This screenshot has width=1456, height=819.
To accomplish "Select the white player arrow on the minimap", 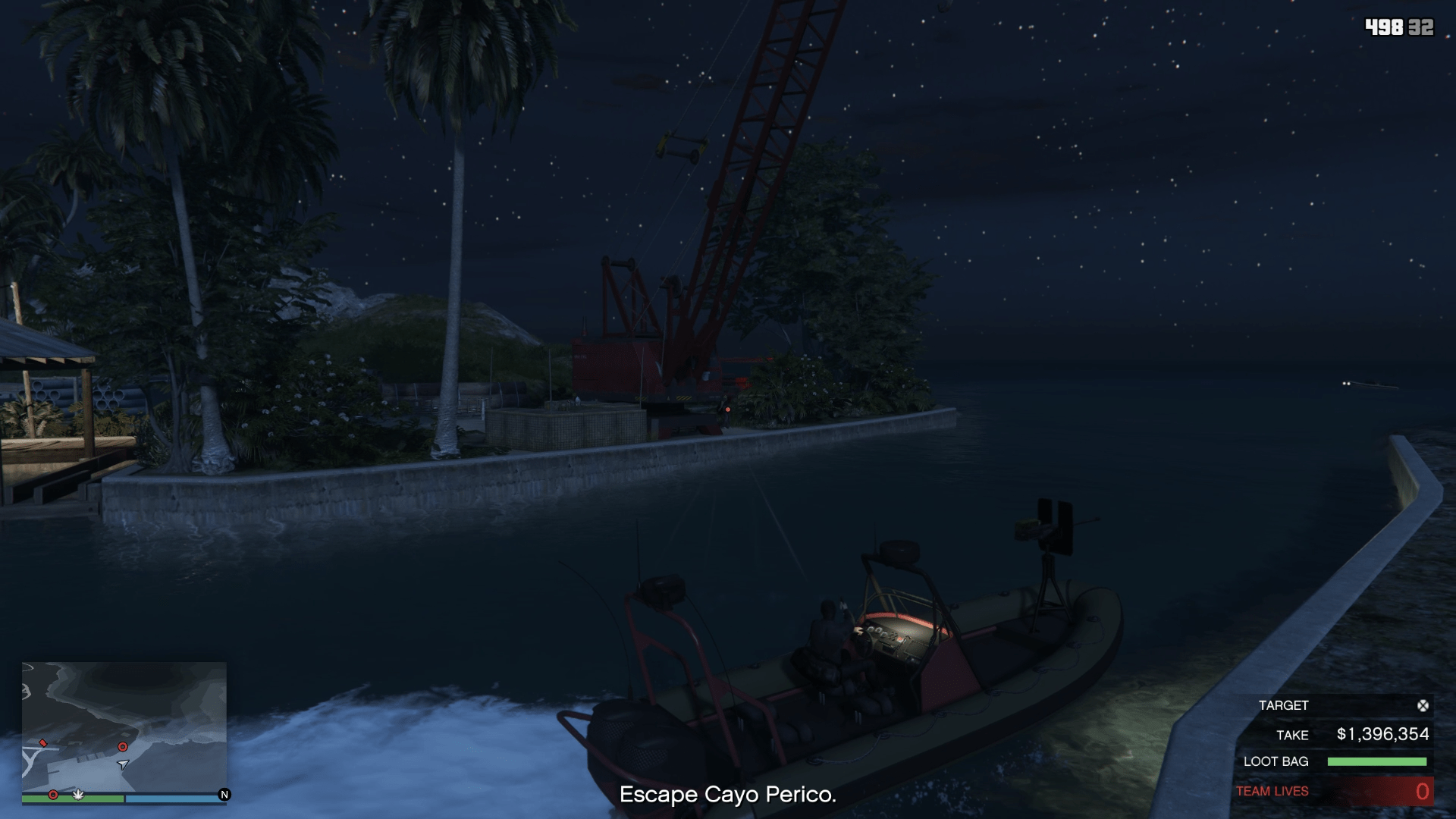I will pyautogui.click(x=123, y=764).
